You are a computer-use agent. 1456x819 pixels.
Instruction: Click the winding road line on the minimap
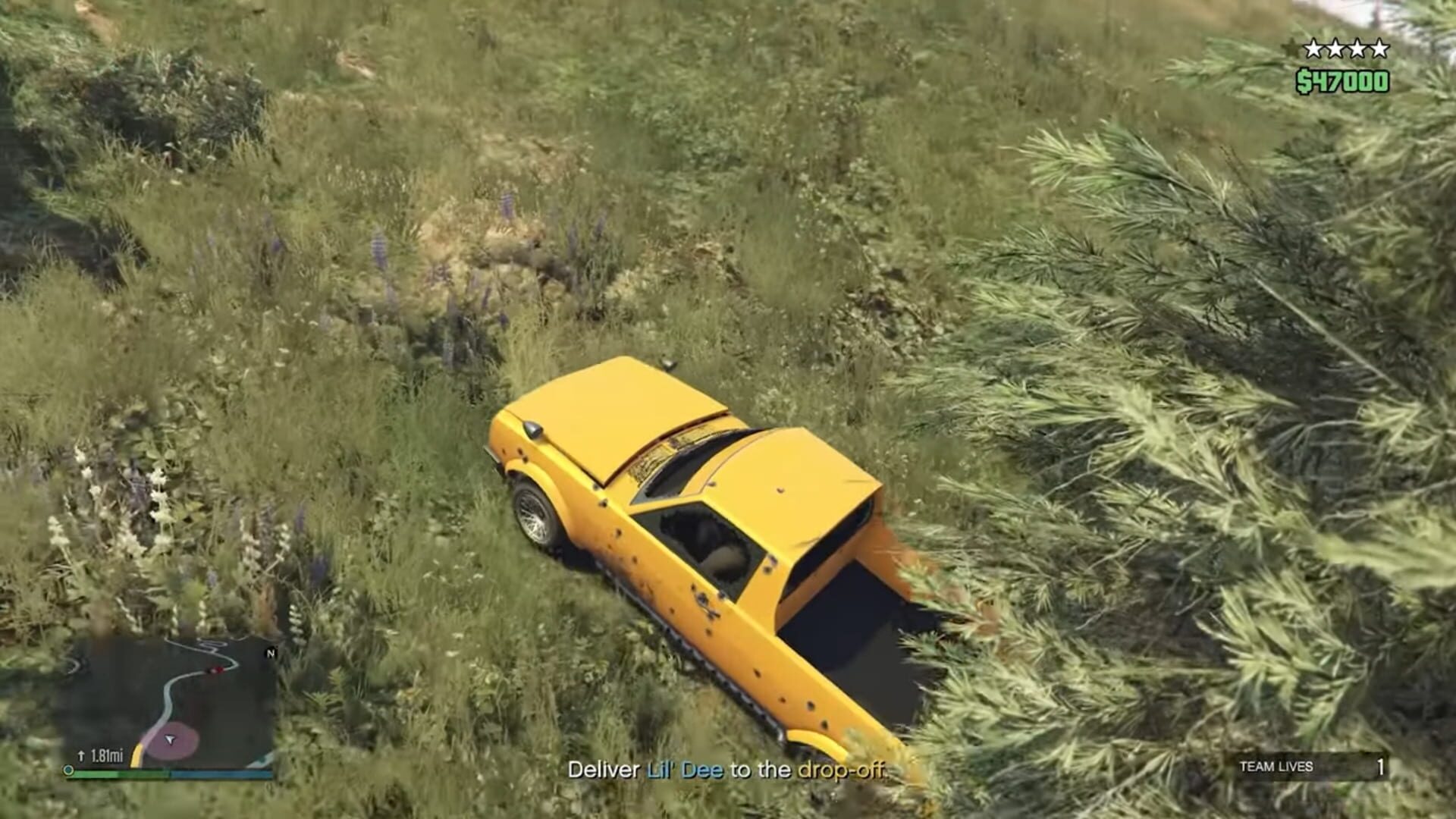[x=167, y=696]
